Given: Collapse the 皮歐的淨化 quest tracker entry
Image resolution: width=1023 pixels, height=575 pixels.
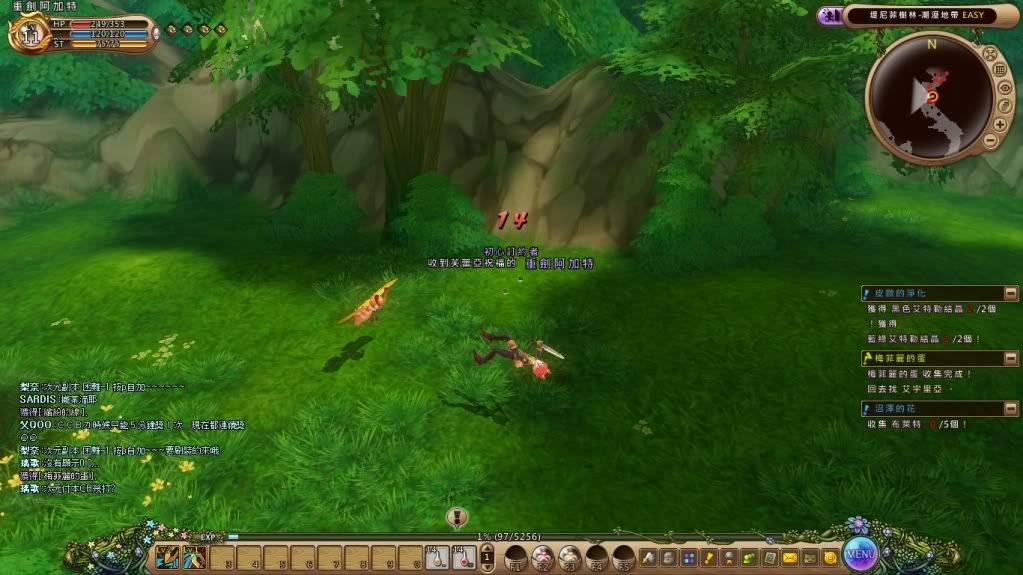Looking at the screenshot, I should tap(1012, 293).
